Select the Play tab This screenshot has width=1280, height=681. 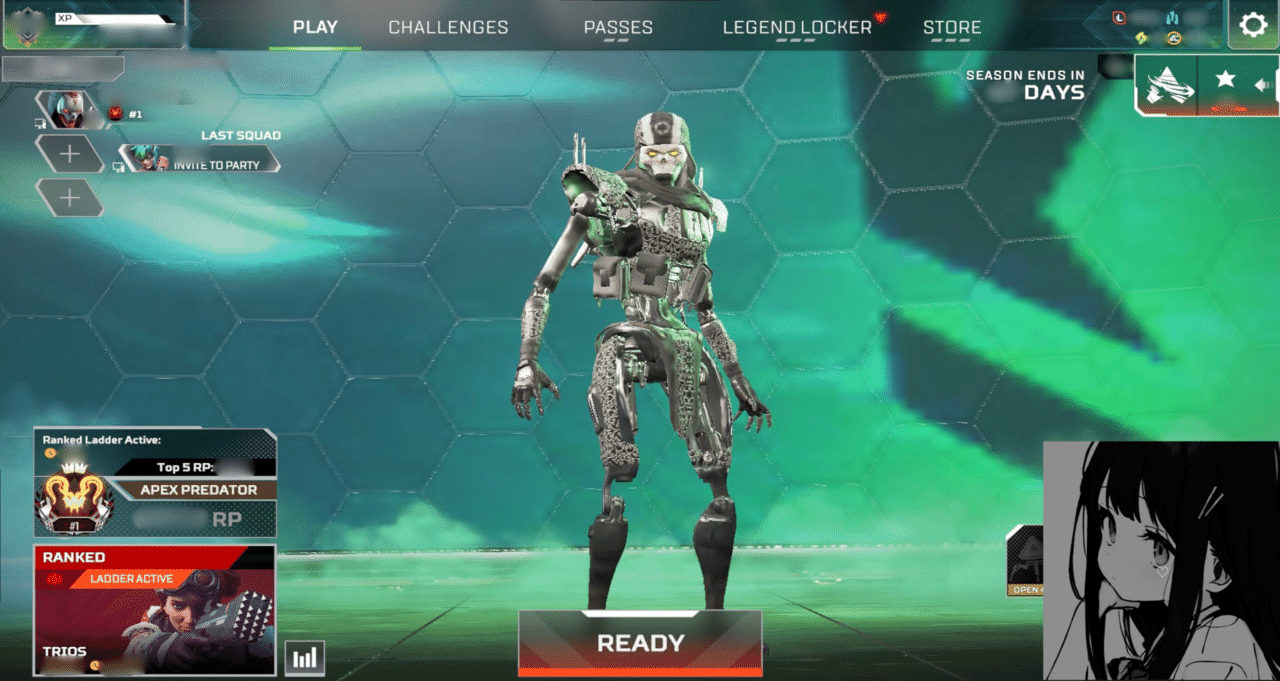point(315,27)
